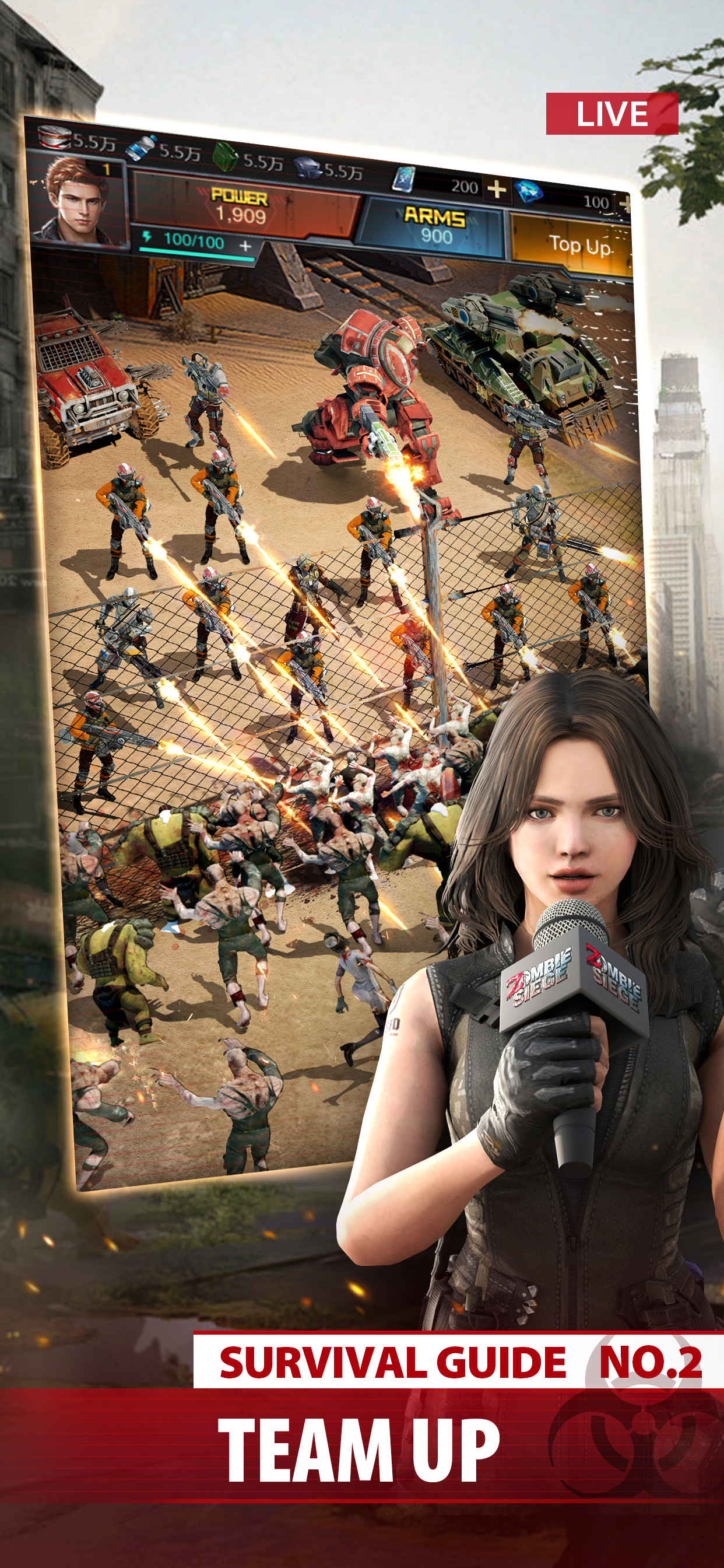Add energy with the plus next to 100/100
The height and width of the screenshot is (1568, 724).
[x=245, y=246]
